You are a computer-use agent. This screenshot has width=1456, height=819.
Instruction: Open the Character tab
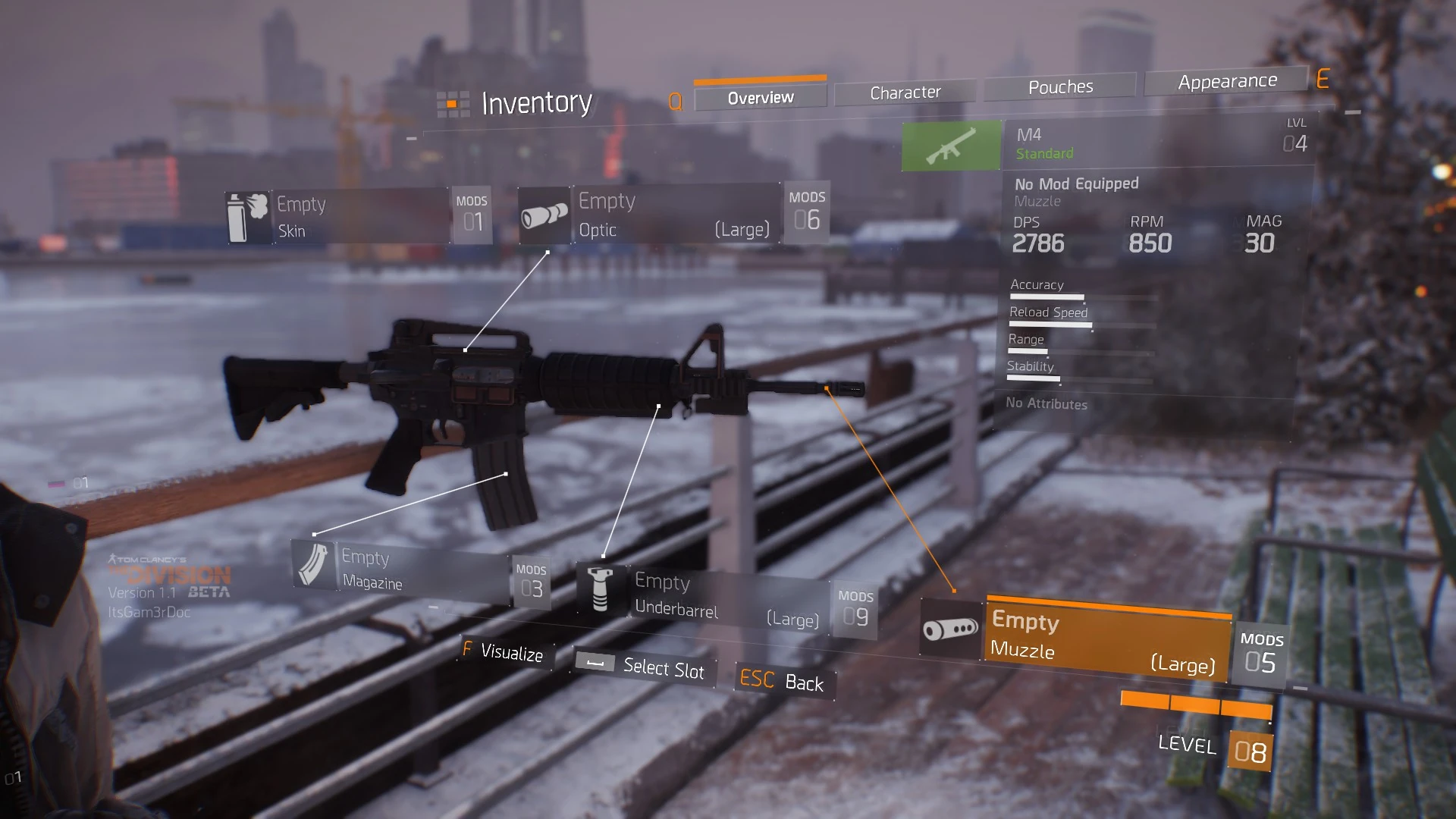(905, 93)
